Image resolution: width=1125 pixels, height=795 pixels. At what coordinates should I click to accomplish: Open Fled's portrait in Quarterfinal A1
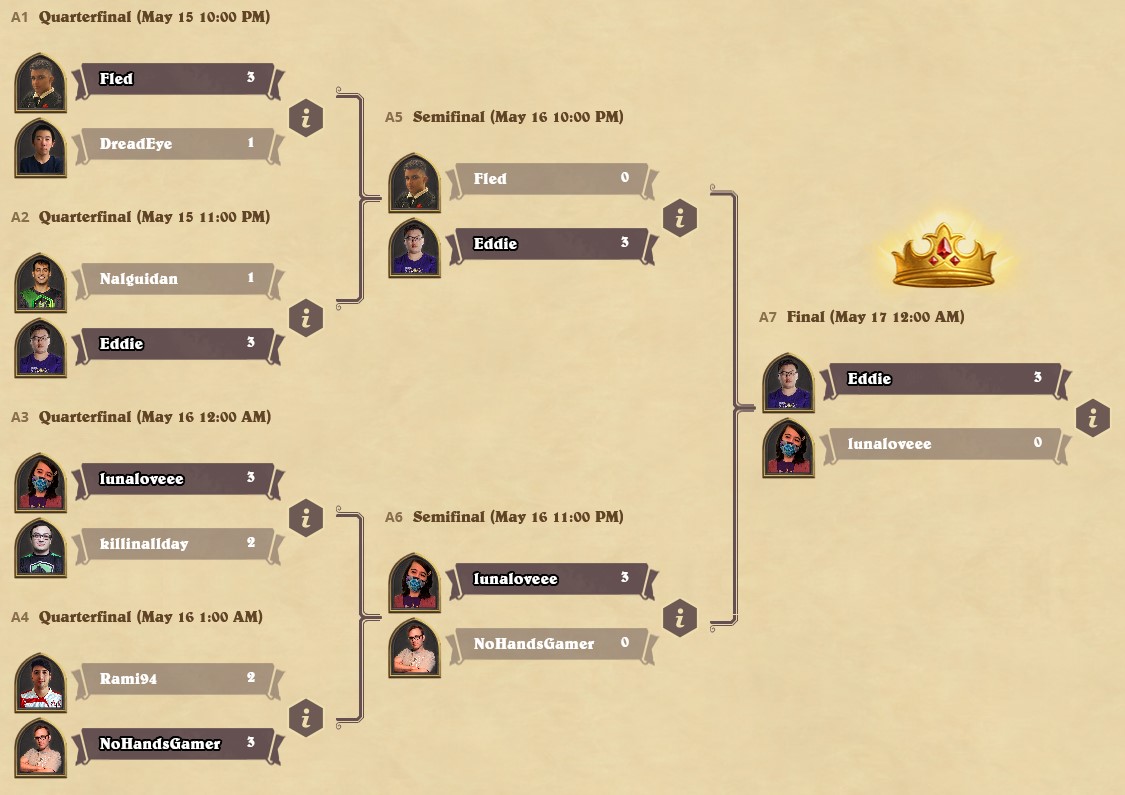coord(41,83)
